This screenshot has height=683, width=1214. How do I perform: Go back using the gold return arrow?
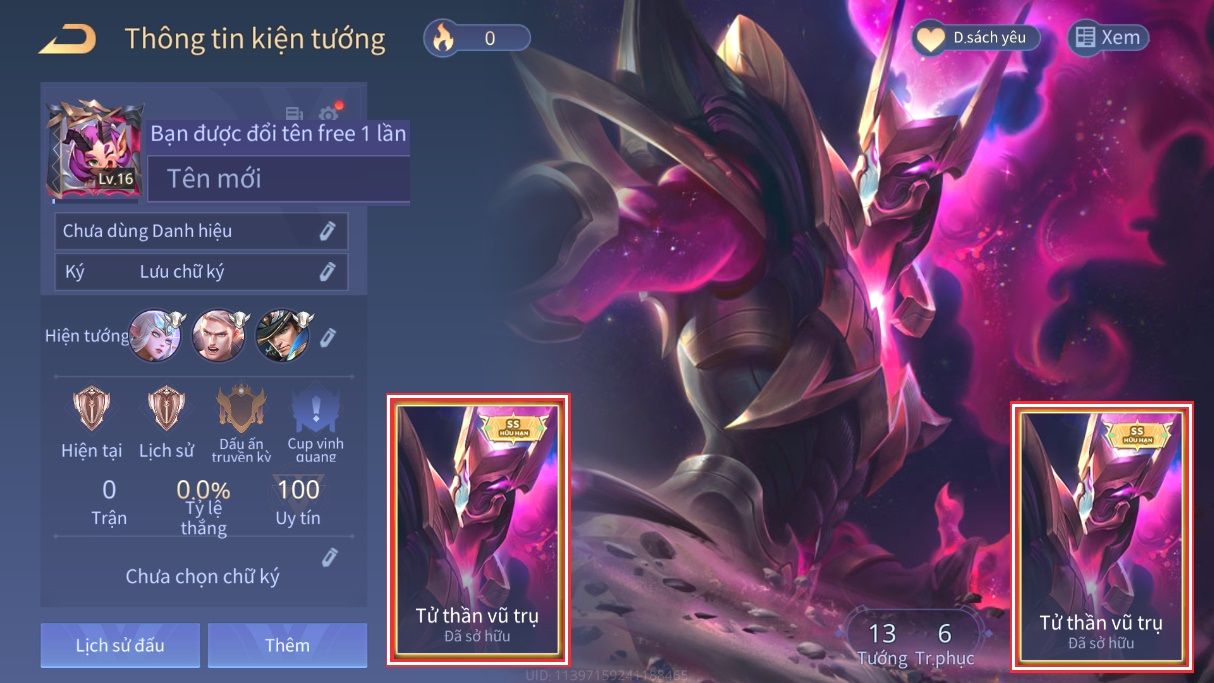point(68,39)
